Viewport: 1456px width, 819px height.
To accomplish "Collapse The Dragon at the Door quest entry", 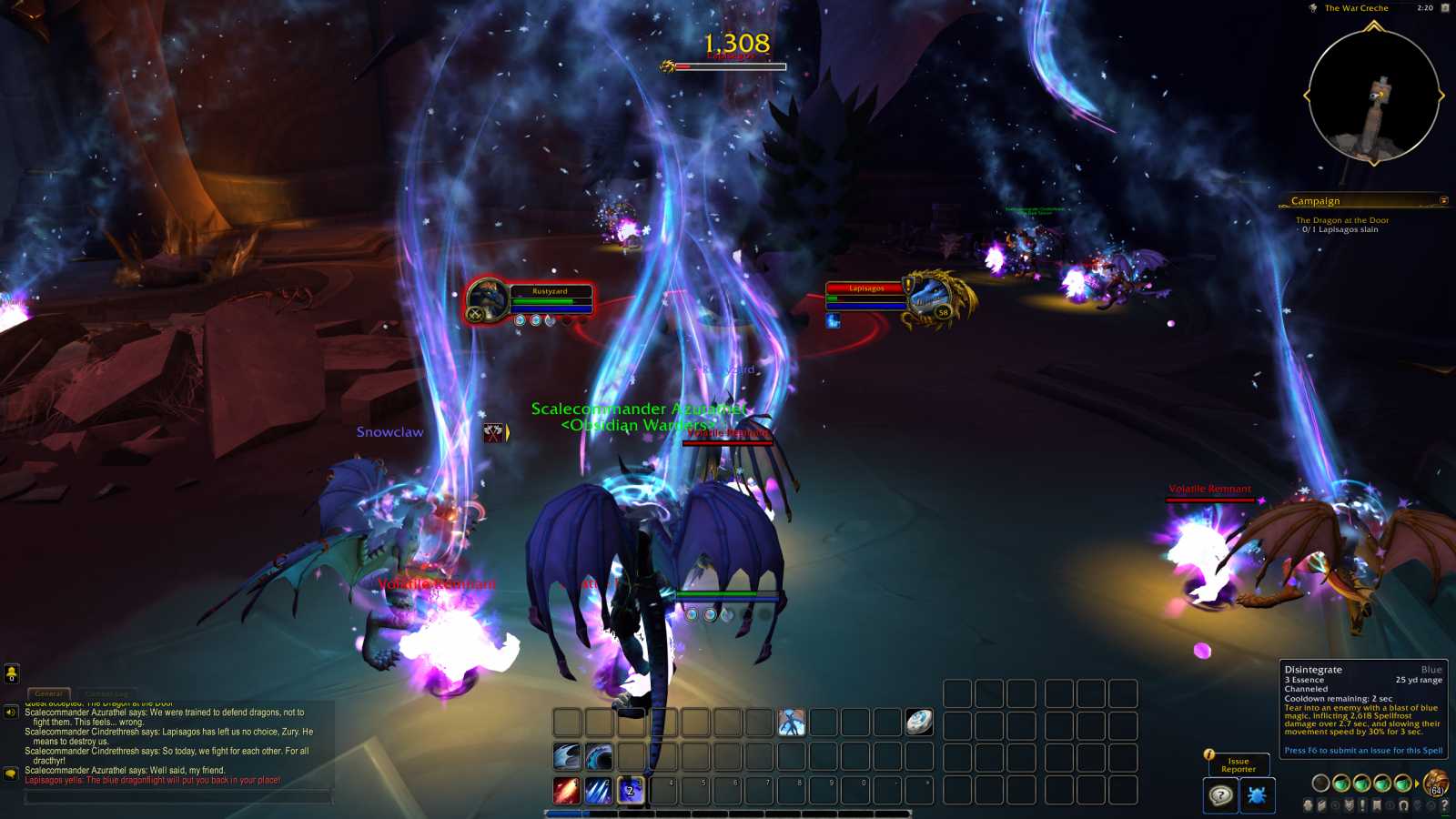I will (1343, 219).
